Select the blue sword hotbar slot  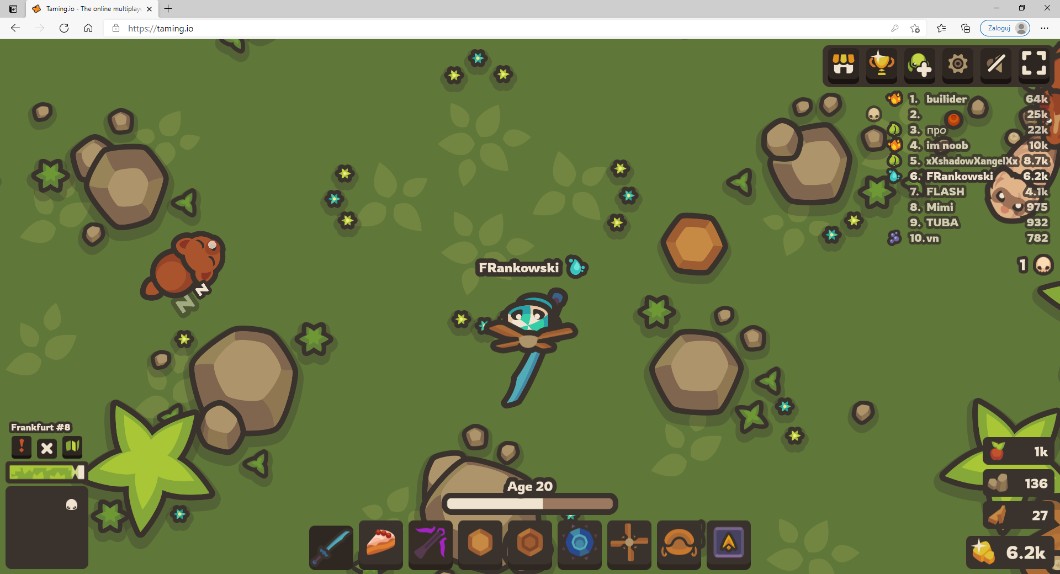point(331,545)
